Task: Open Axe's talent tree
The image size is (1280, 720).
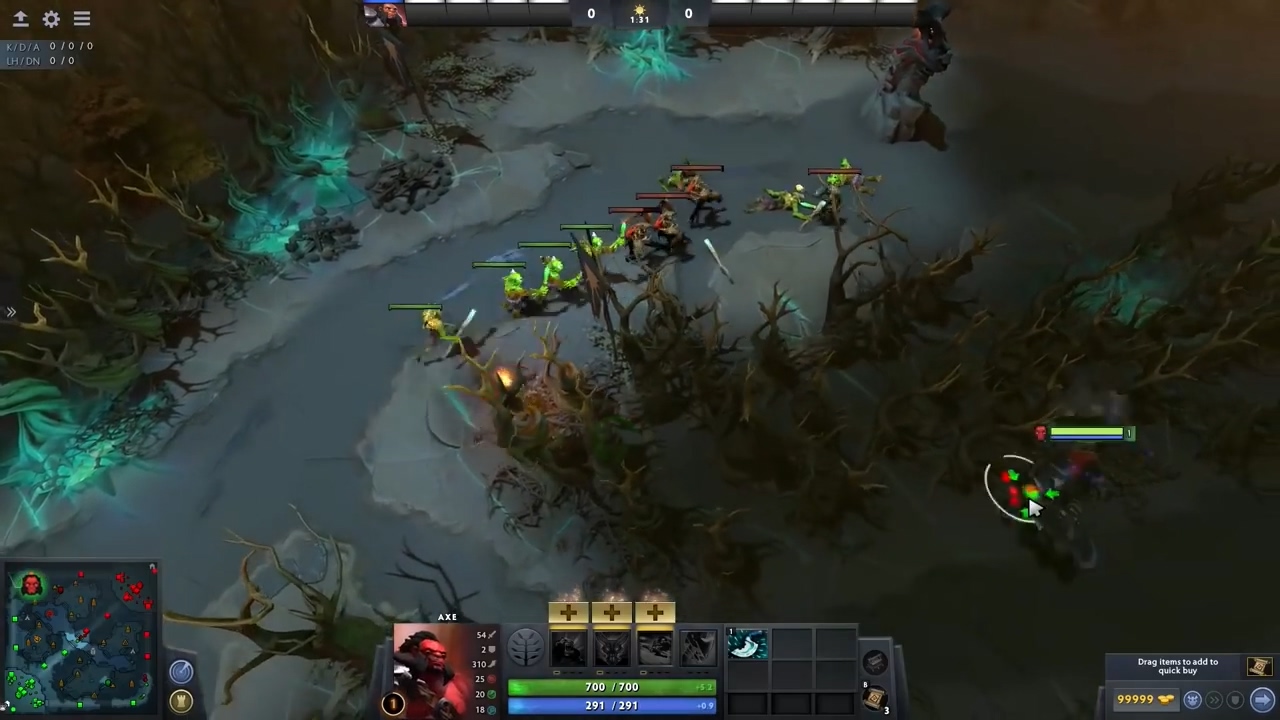Action: (x=525, y=648)
